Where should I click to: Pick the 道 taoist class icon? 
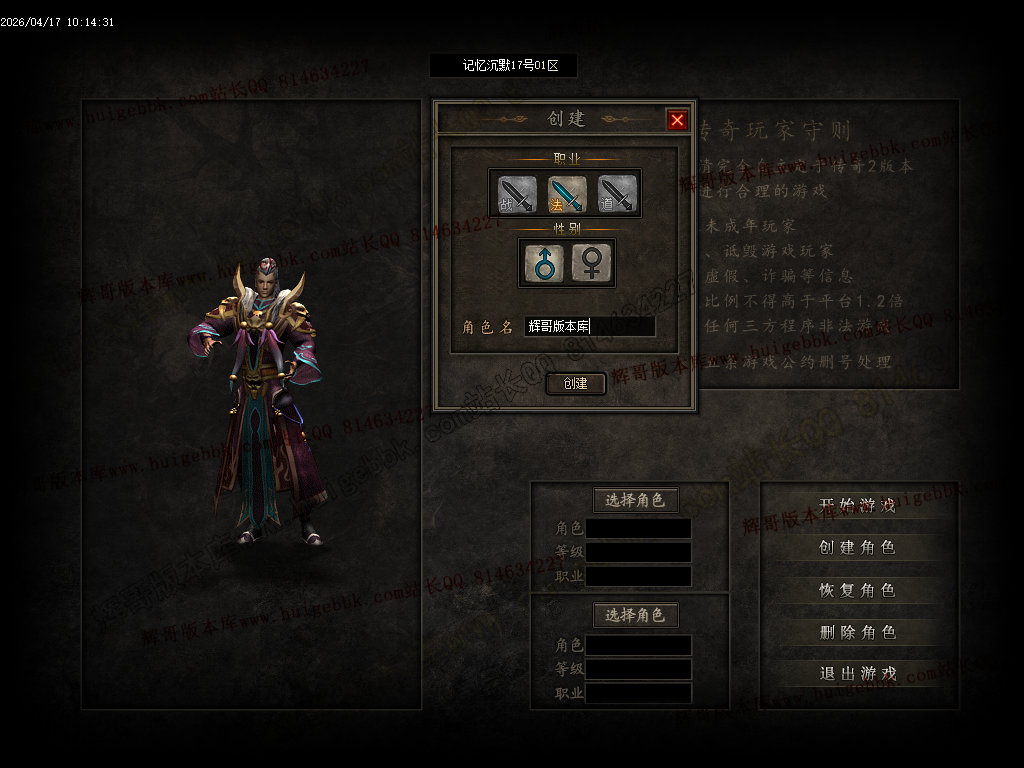click(616, 194)
